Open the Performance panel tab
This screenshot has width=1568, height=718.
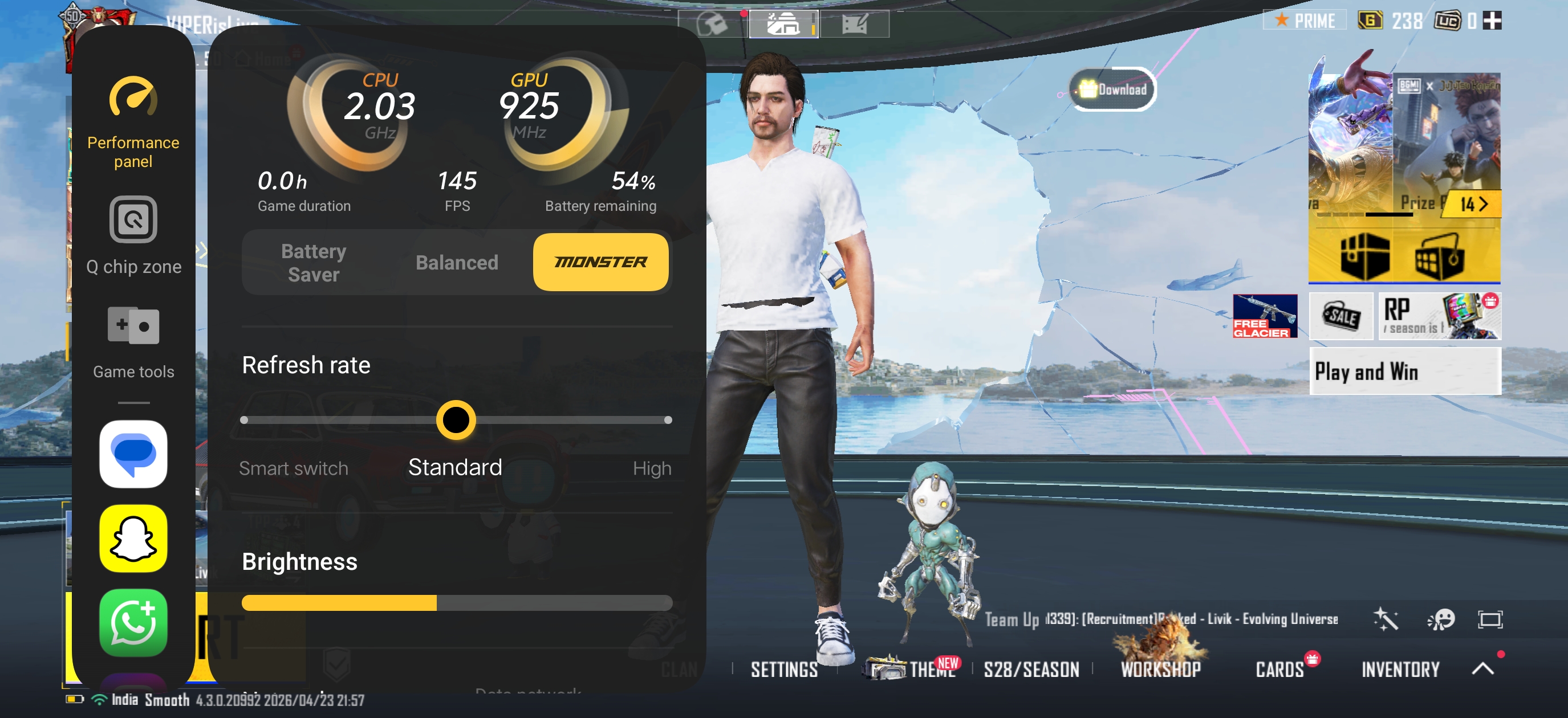(x=133, y=122)
